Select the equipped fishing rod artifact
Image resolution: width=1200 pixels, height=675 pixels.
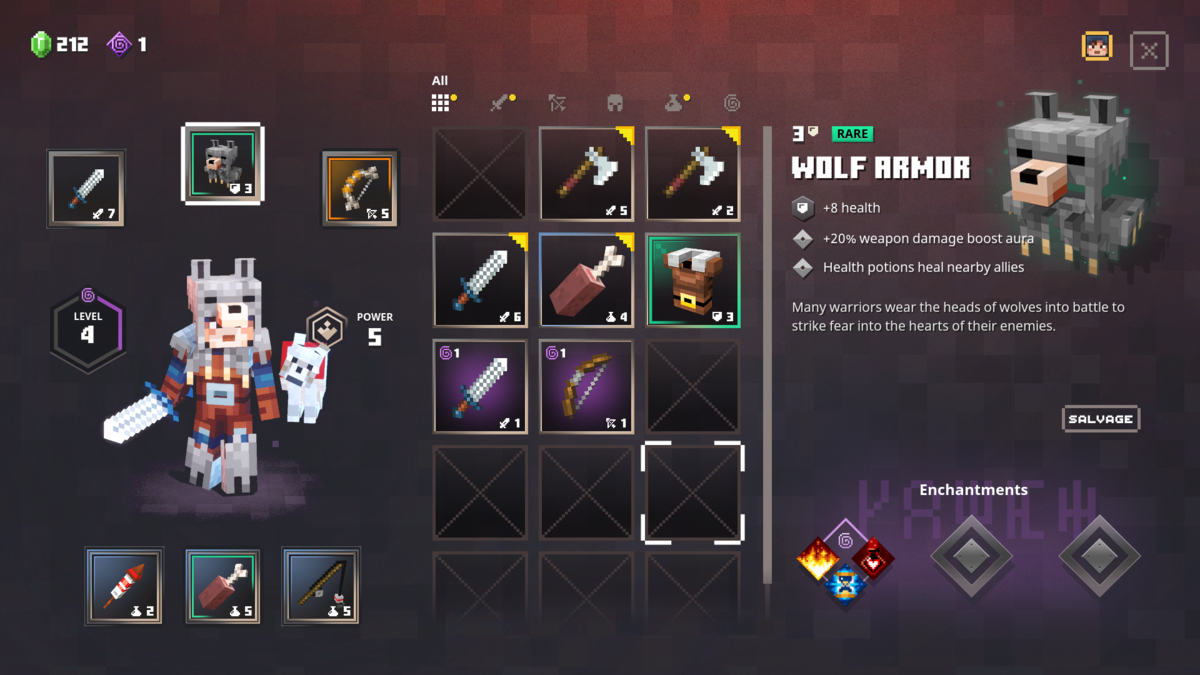point(321,586)
